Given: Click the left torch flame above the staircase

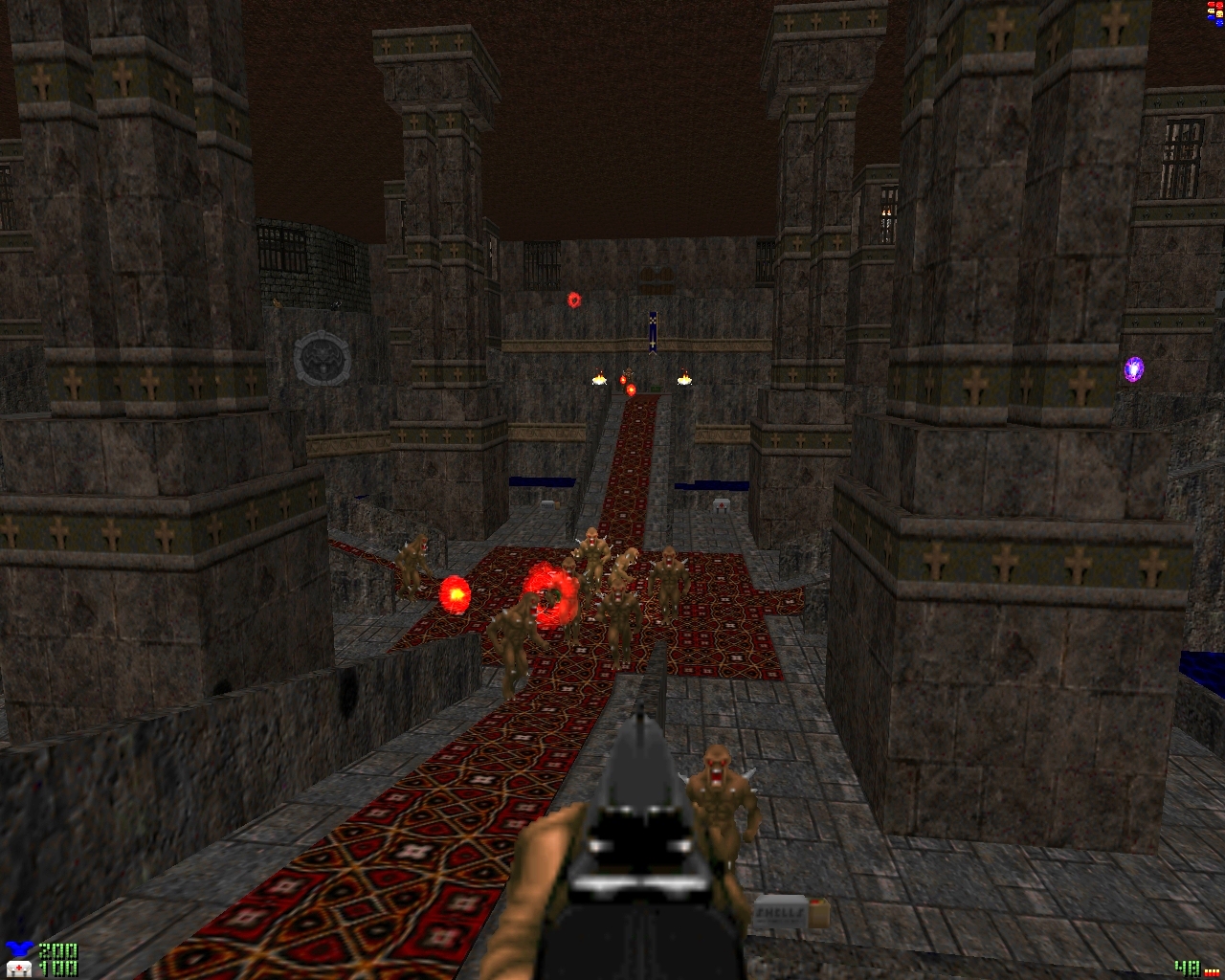Looking at the screenshot, I should (x=599, y=376).
